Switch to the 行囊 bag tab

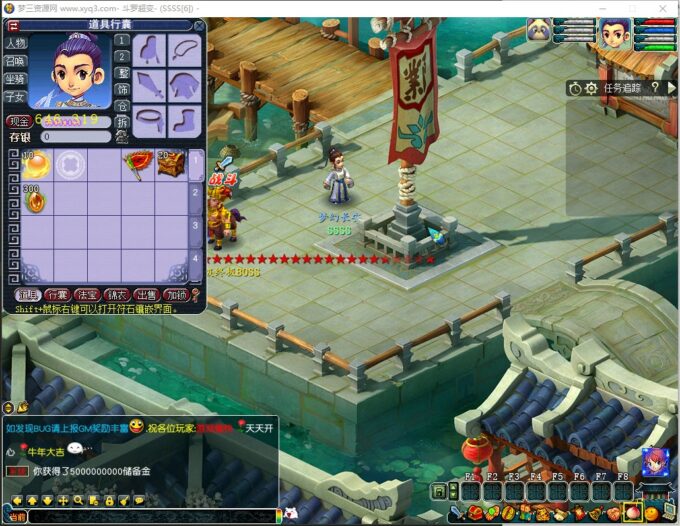[56, 295]
